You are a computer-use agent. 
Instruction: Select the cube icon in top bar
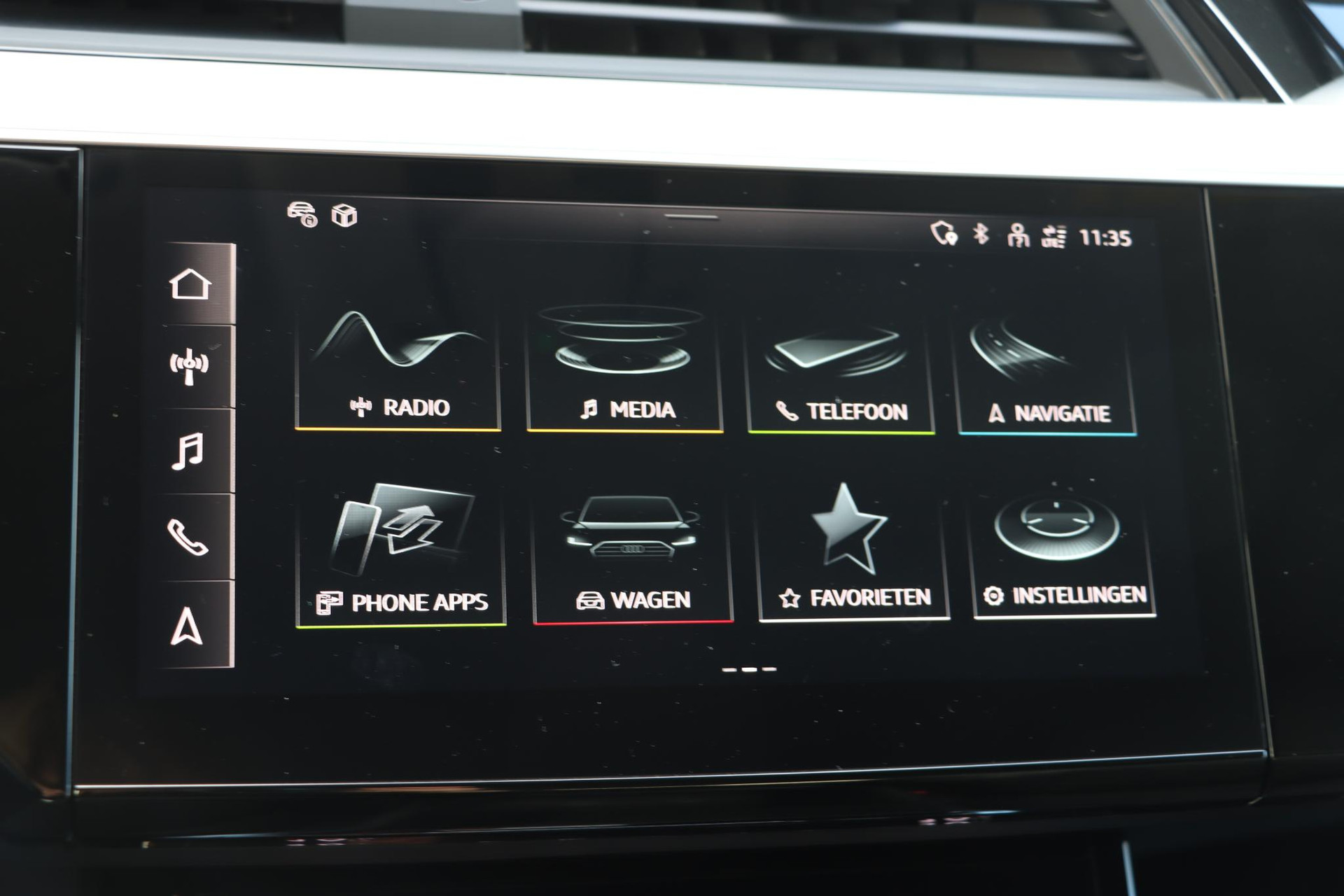tap(344, 216)
